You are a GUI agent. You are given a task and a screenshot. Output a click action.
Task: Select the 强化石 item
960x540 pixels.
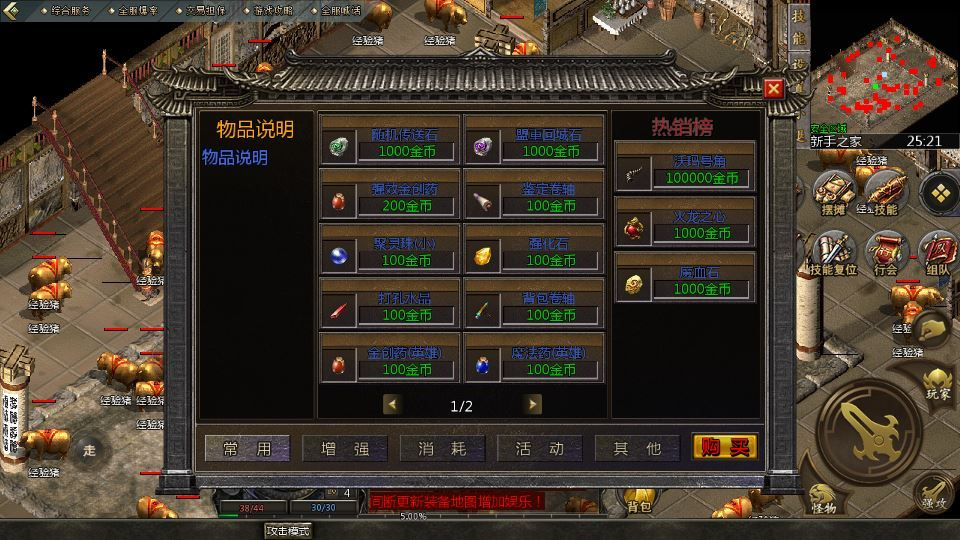coord(534,251)
